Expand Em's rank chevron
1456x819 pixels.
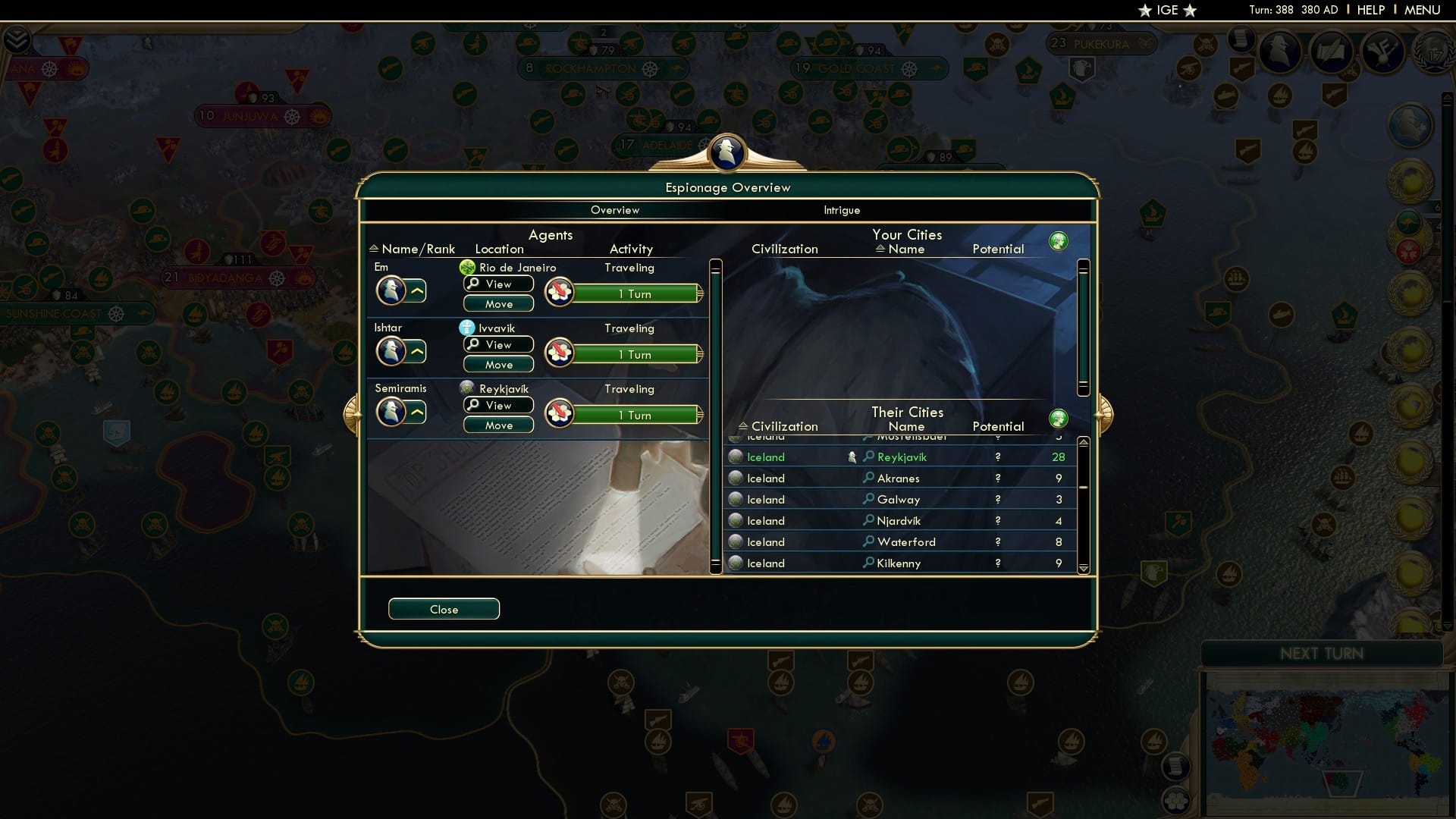[x=417, y=290]
